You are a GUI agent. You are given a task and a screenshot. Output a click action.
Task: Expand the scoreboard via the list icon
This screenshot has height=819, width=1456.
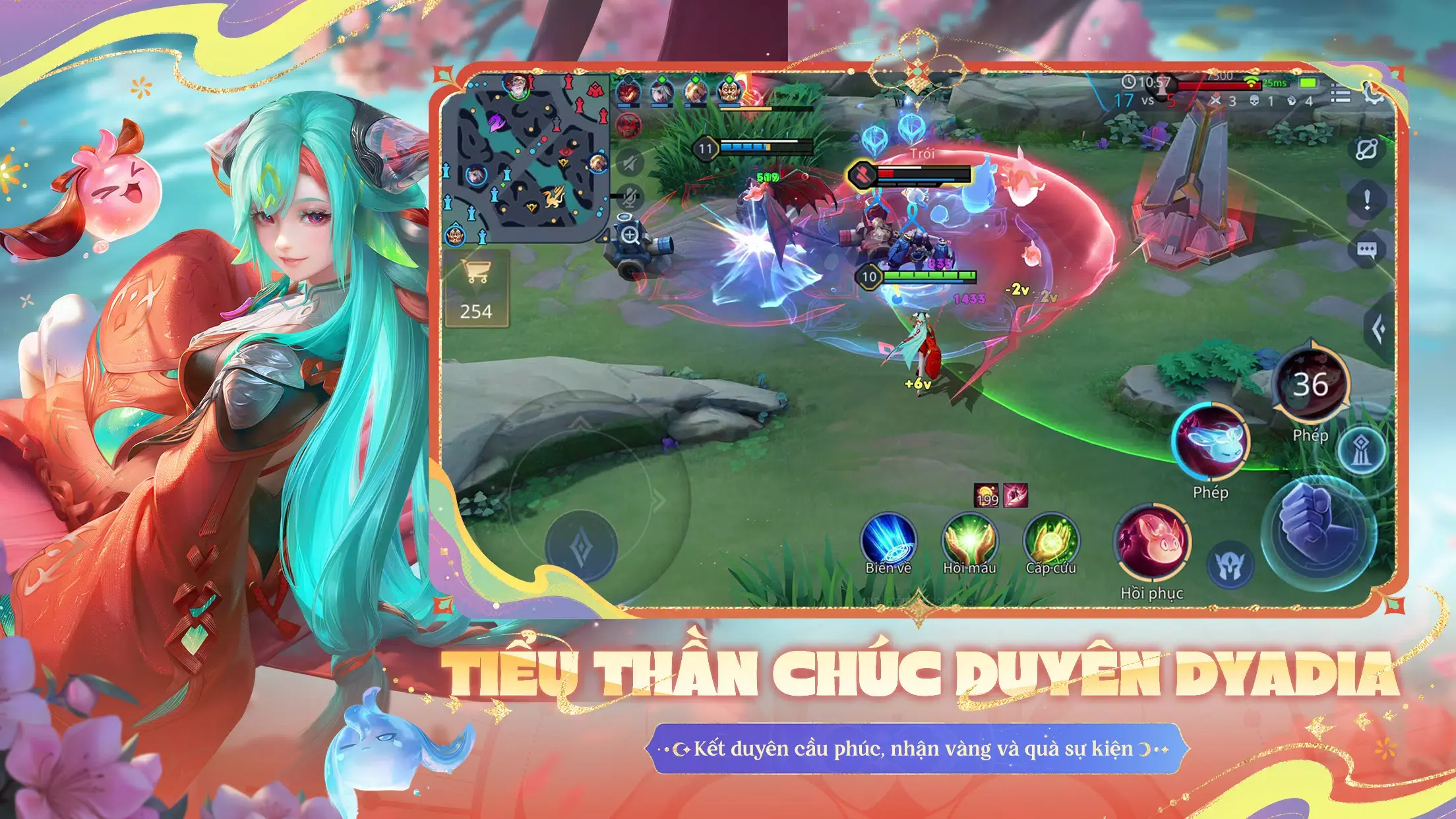click(x=1339, y=93)
